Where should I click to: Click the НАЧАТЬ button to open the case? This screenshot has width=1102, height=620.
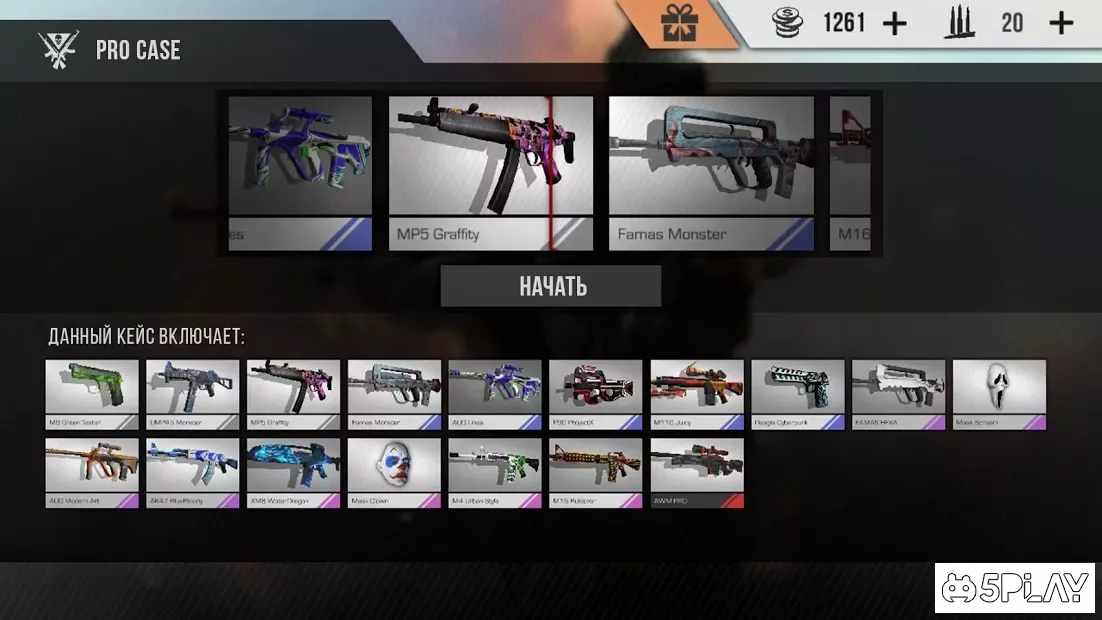[551, 287]
